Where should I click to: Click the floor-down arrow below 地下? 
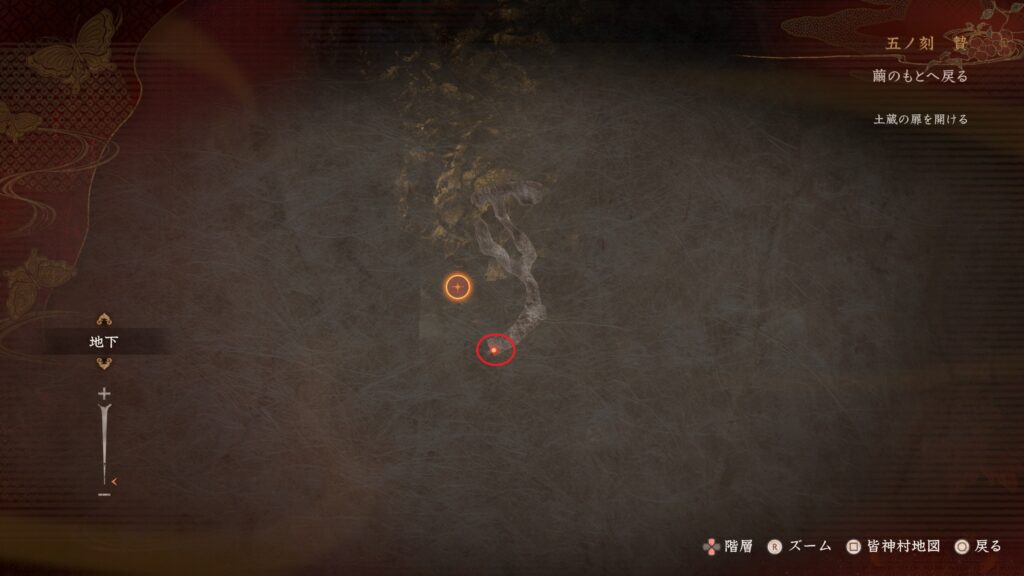click(x=103, y=364)
